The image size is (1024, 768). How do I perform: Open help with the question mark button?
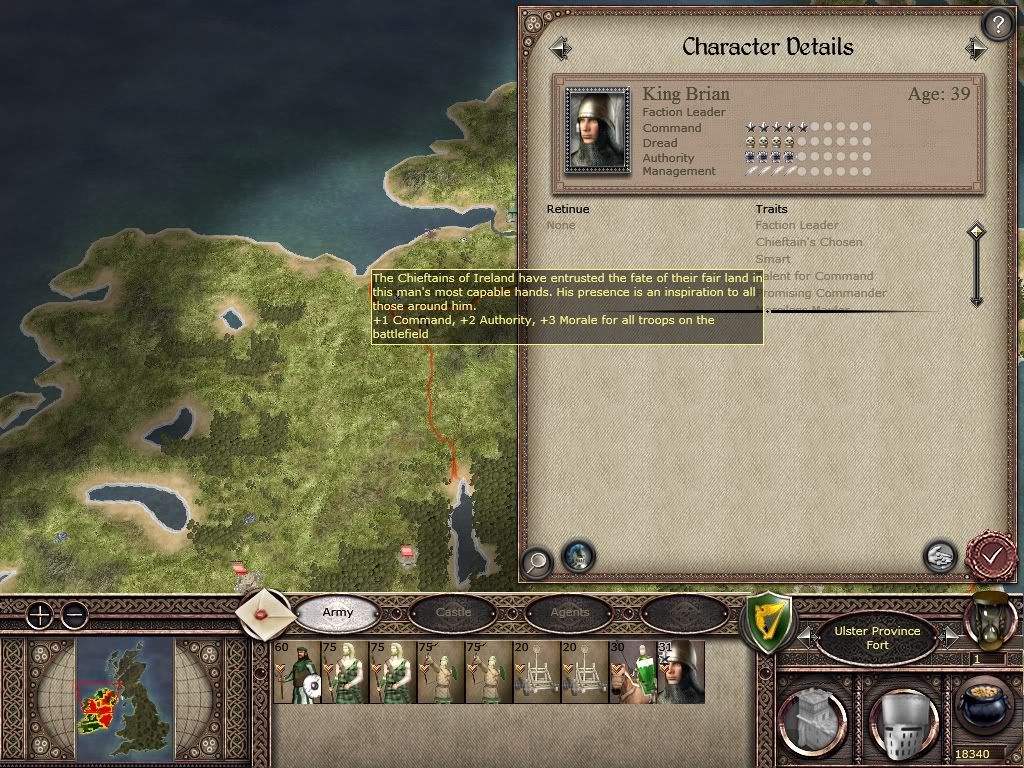pos(997,24)
